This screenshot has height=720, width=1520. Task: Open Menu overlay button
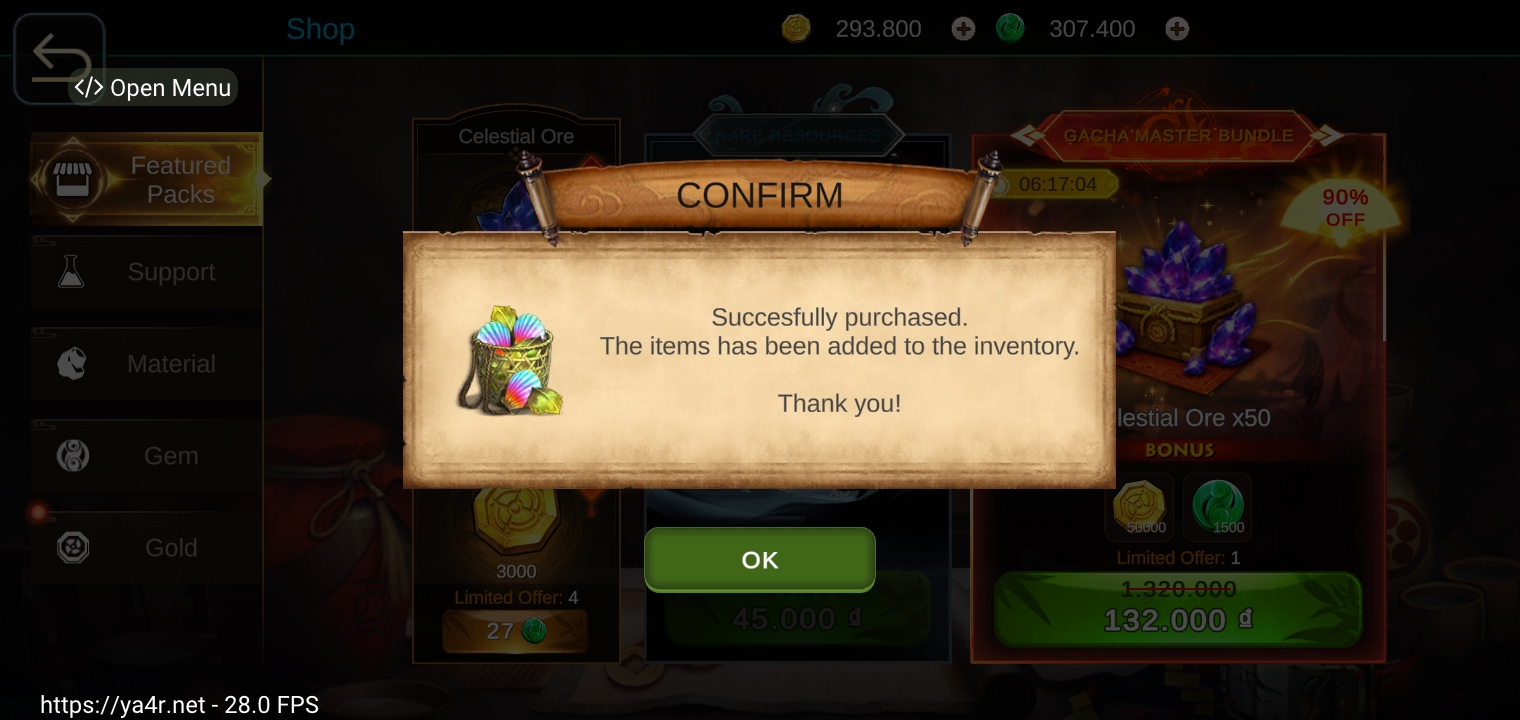[153, 88]
